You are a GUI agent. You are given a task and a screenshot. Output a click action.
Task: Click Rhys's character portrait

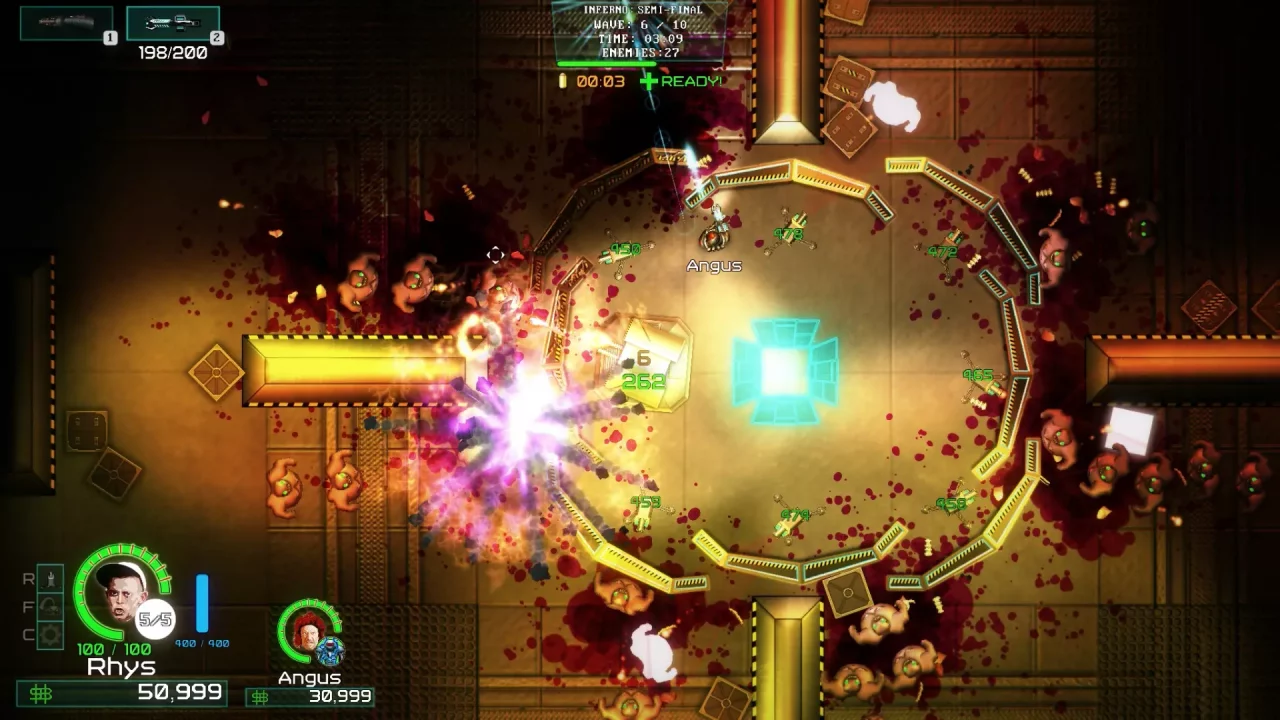122,597
